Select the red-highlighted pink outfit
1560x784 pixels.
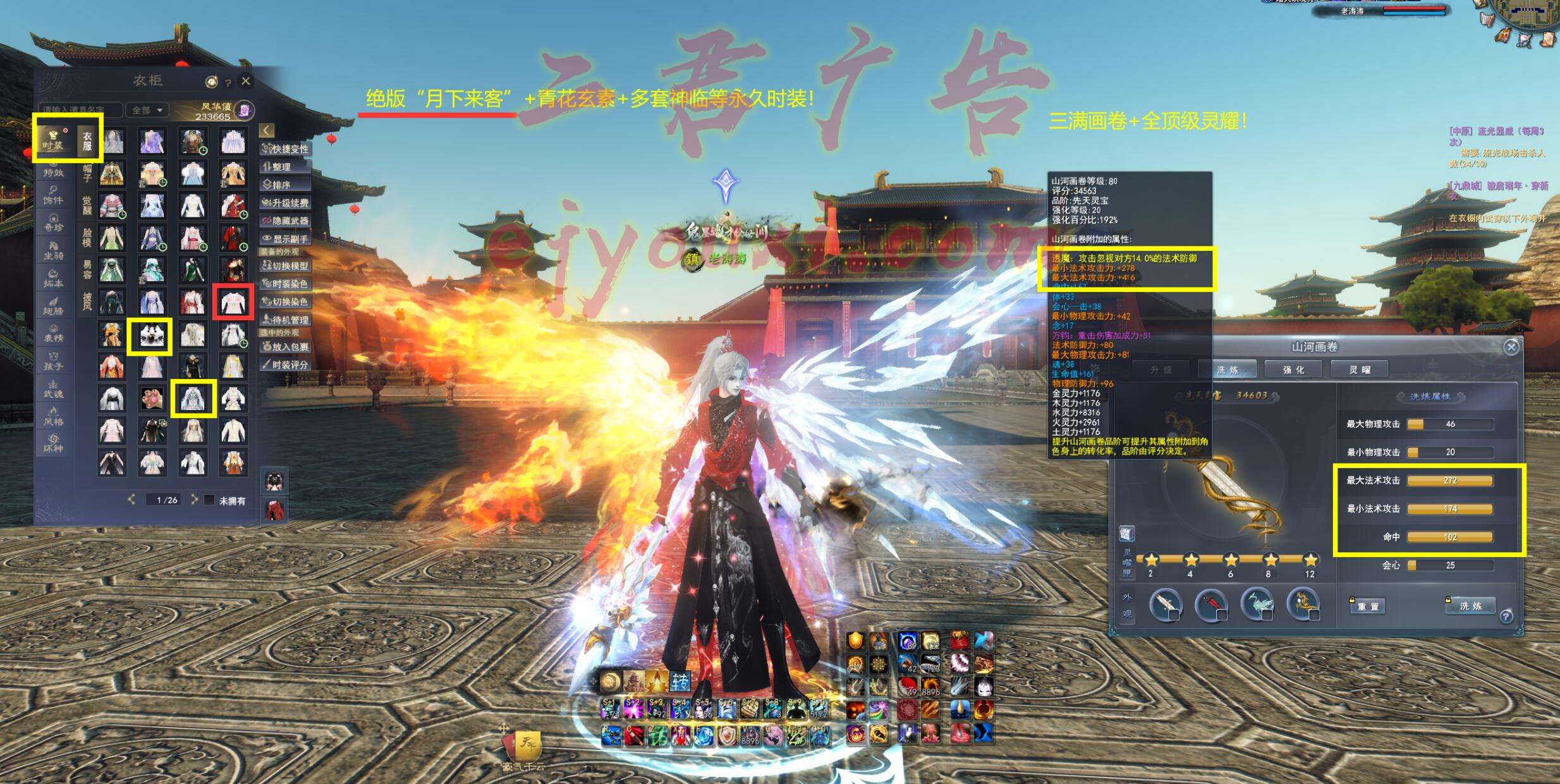(233, 302)
